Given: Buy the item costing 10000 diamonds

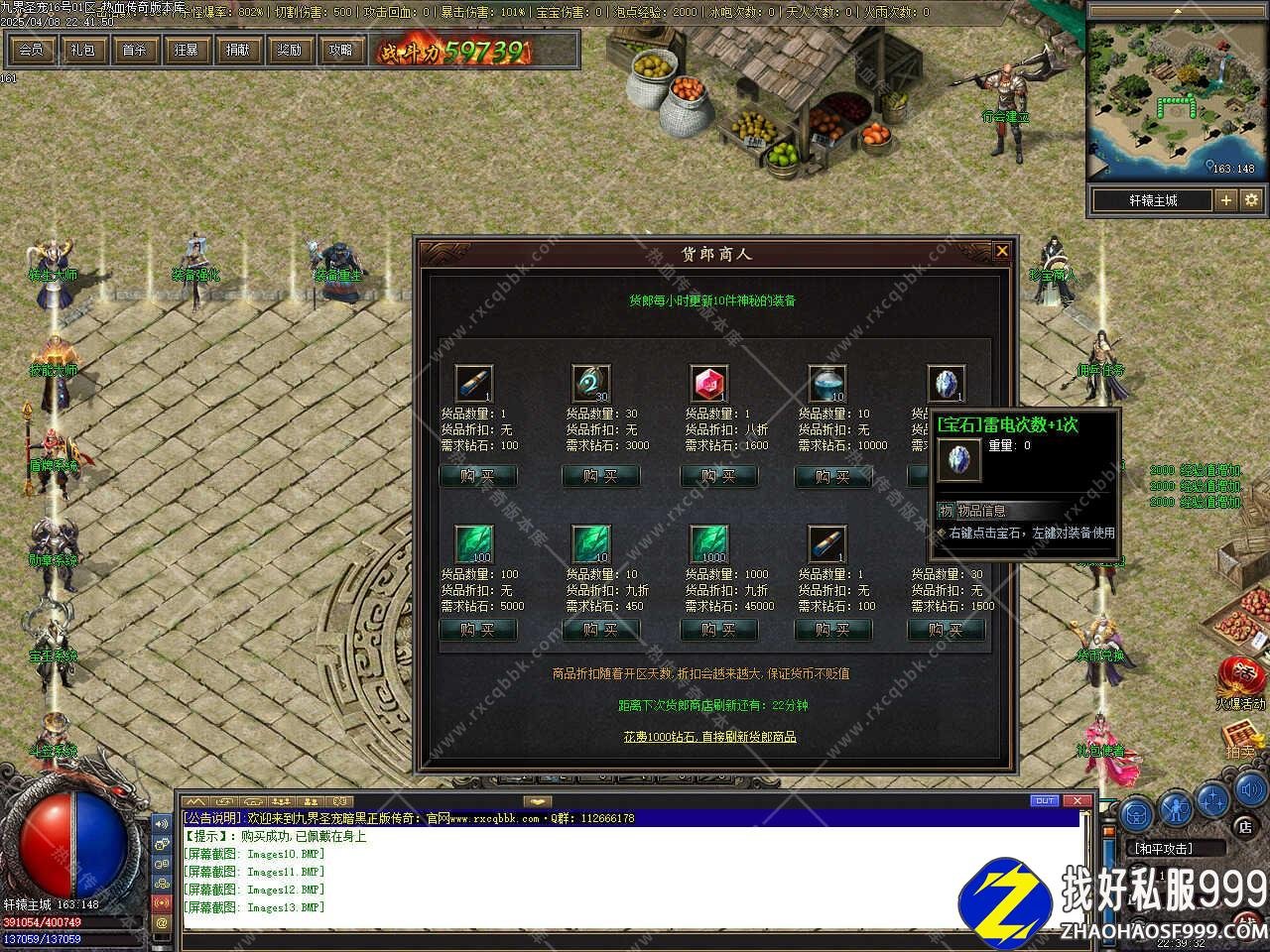Looking at the screenshot, I should point(831,476).
